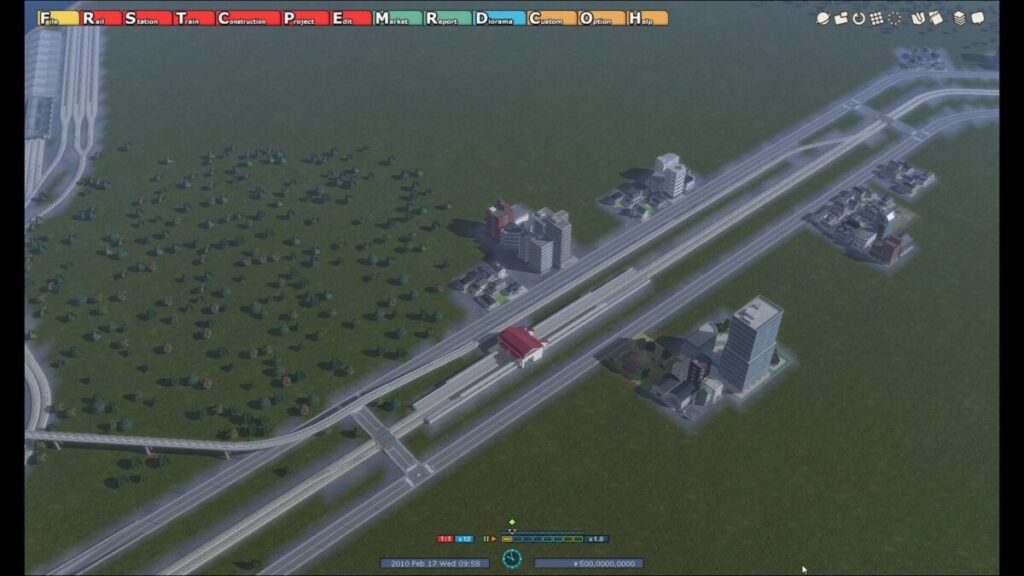Click the orange play arrow
Image resolution: width=1024 pixels, height=576 pixels.
click(x=493, y=539)
